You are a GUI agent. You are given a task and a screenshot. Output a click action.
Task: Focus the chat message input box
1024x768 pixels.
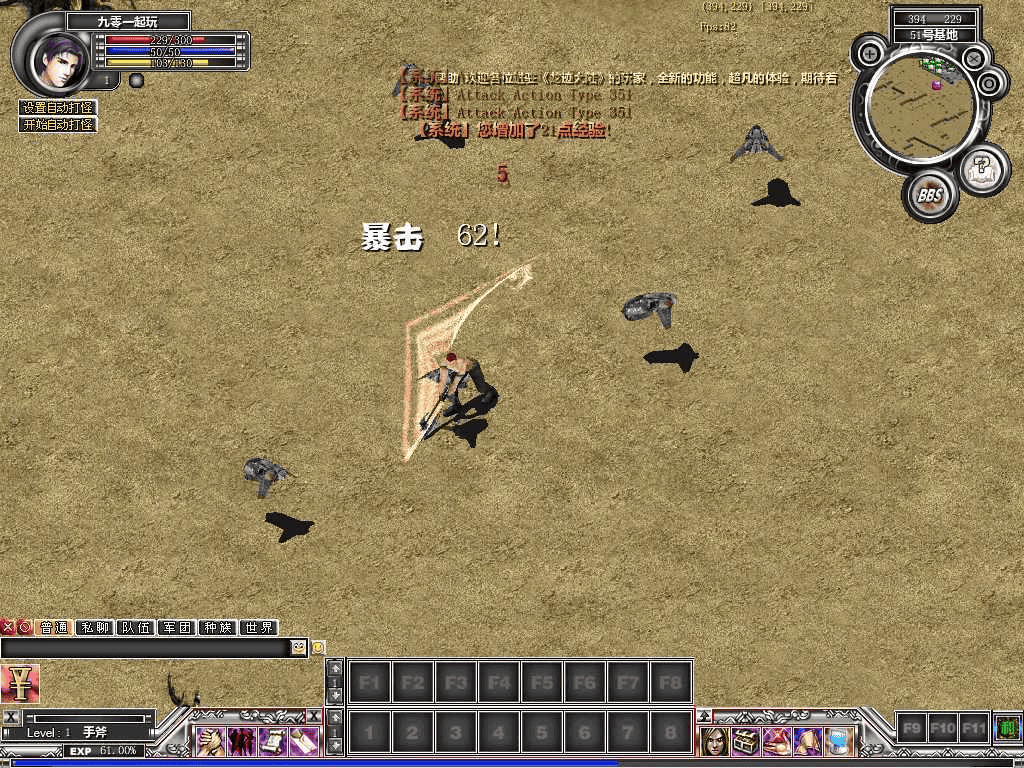pos(145,648)
